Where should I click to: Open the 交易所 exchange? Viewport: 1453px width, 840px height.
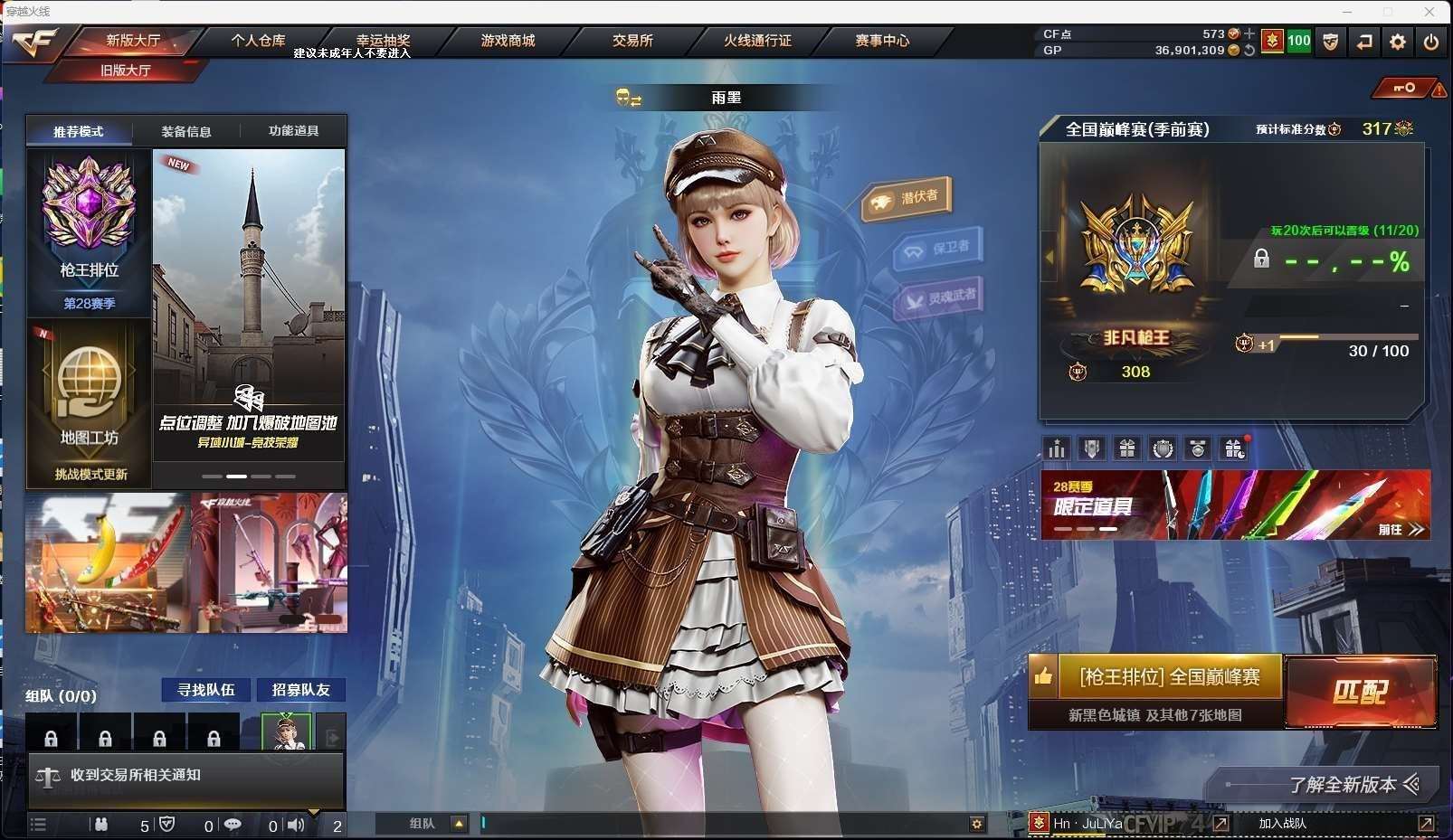pyautogui.click(x=632, y=41)
